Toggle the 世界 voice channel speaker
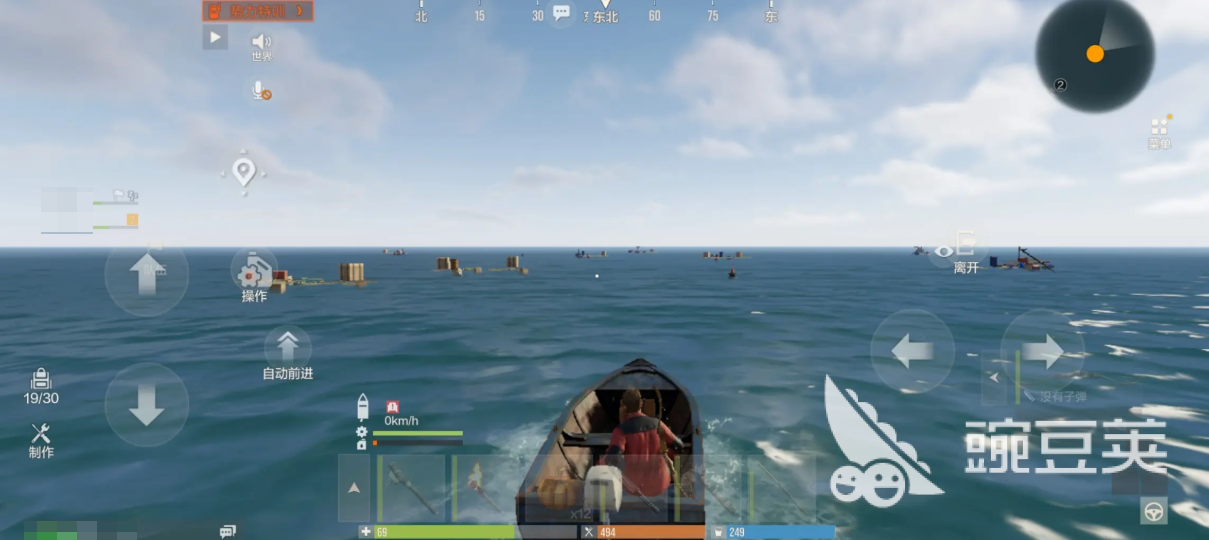Image resolution: width=1209 pixels, height=540 pixels. tap(261, 42)
